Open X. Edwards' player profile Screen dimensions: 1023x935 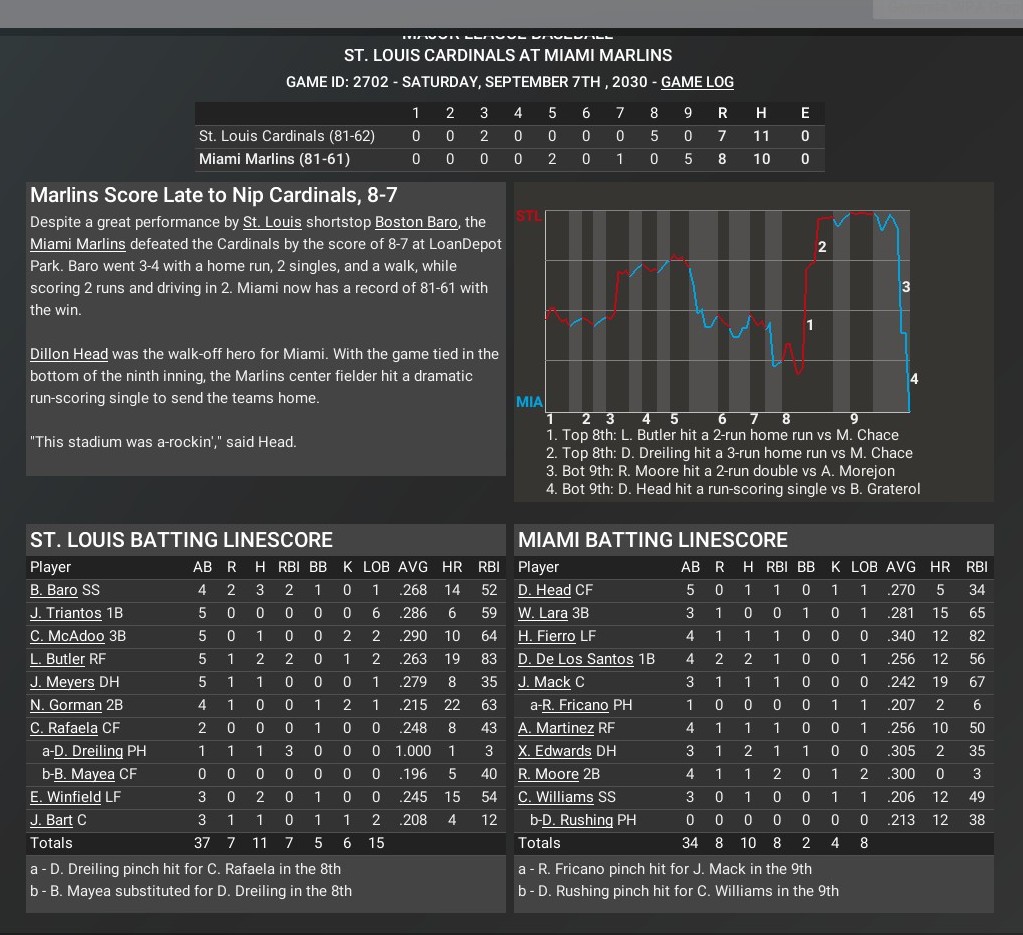click(x=552, y=751)
